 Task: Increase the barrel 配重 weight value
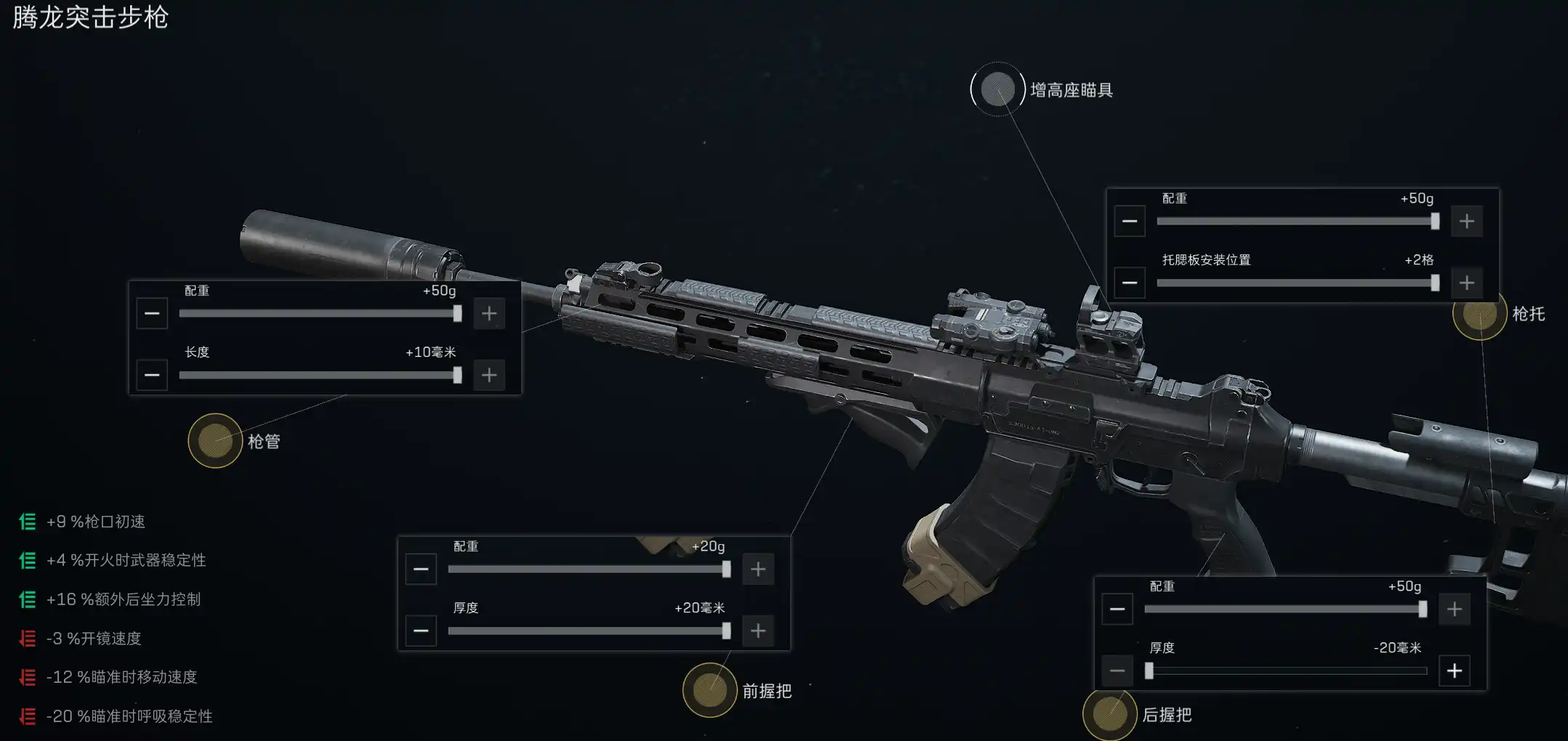pyautogui.click(x=489, y=314)
